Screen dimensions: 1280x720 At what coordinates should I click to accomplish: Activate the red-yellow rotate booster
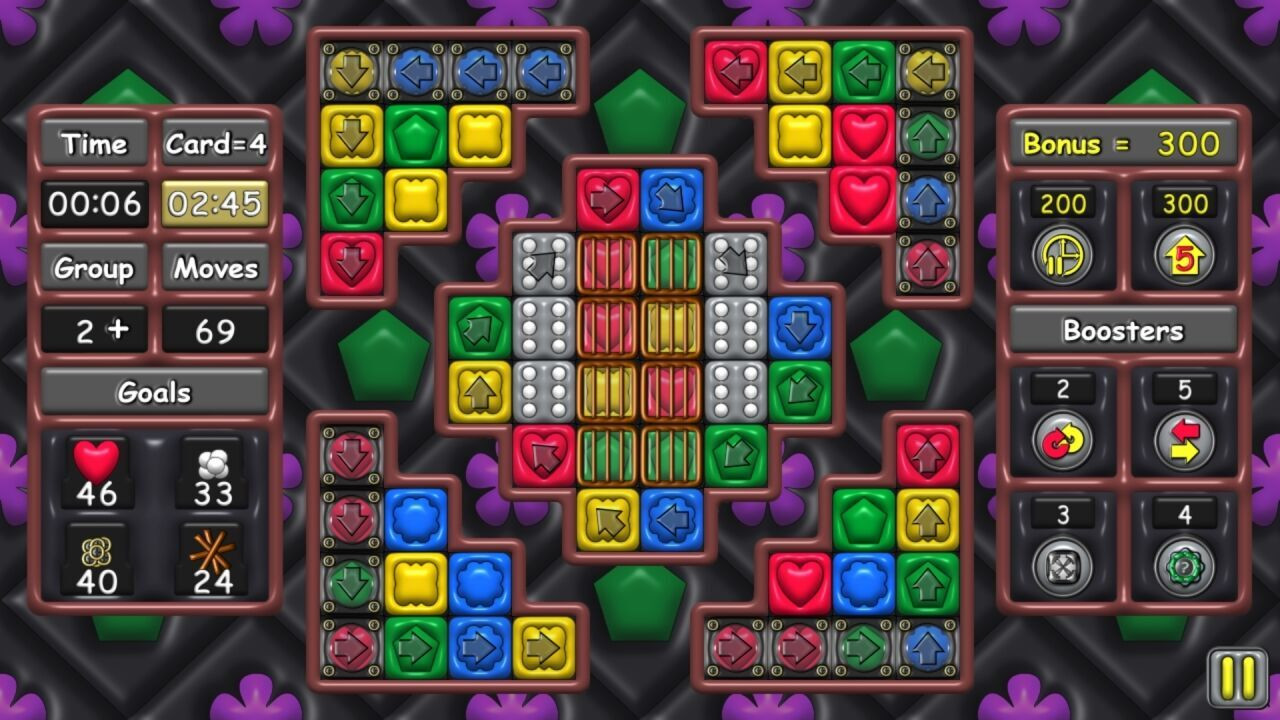click(x=1062, y=441)
